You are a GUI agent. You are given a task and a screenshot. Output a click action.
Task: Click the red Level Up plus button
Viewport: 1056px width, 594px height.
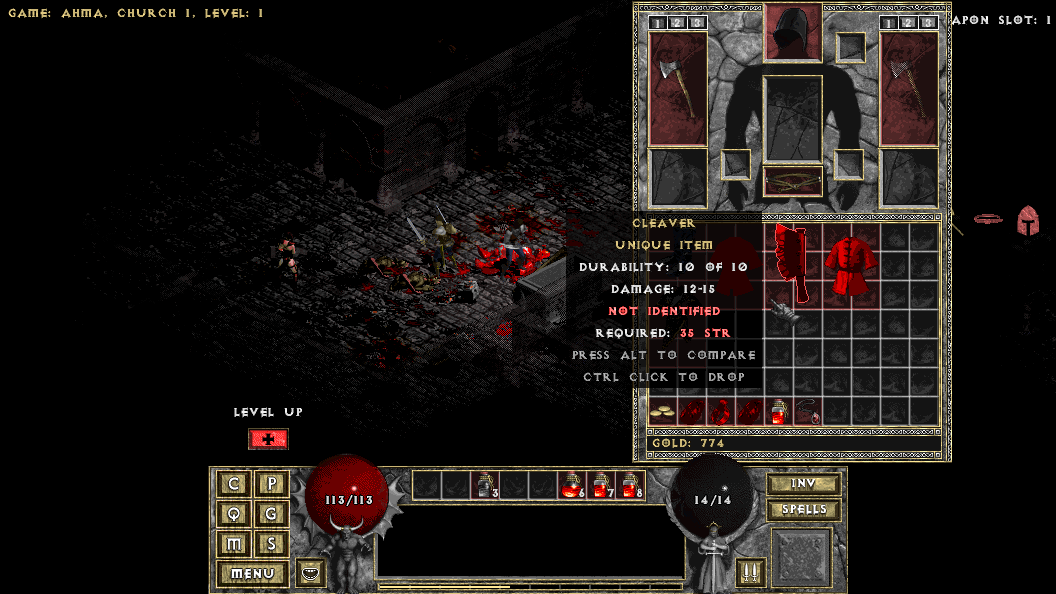click(x=268, y=439)
